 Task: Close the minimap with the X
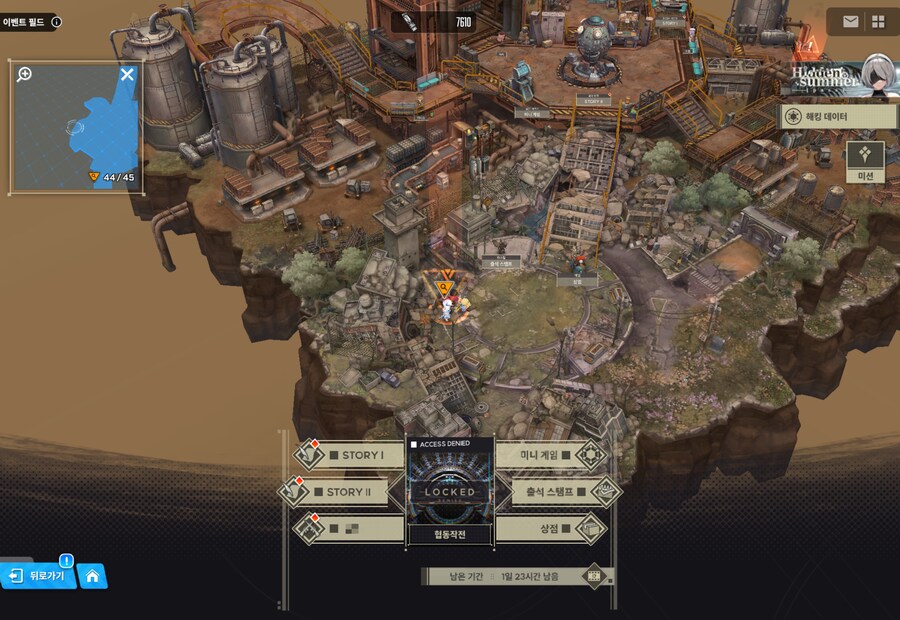tap(127, 74)
